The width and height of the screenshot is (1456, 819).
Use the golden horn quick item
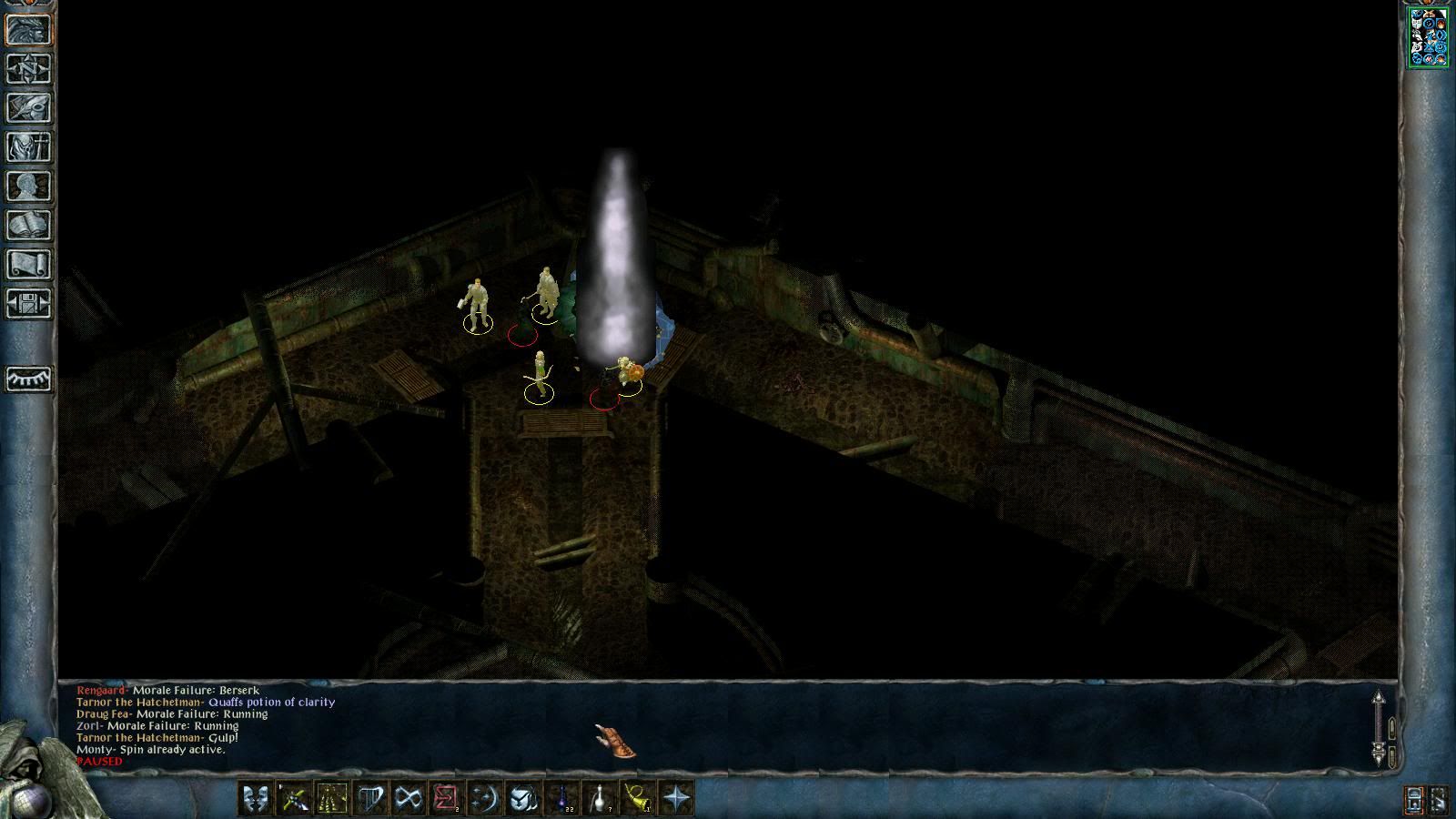point(639,799)
